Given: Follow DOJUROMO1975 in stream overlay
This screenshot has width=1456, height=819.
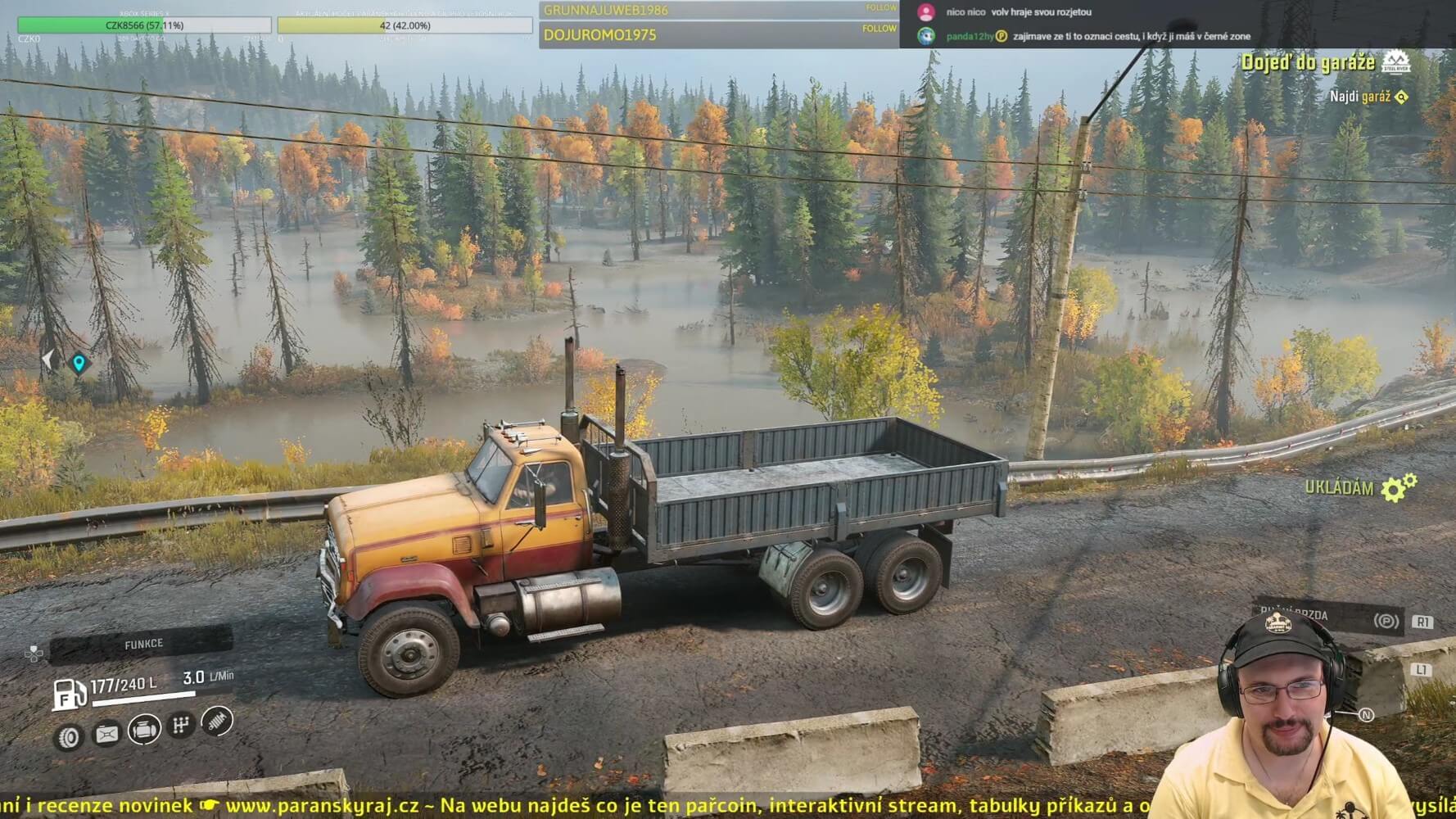Looking at the screenshot, I should pos(879,29).
